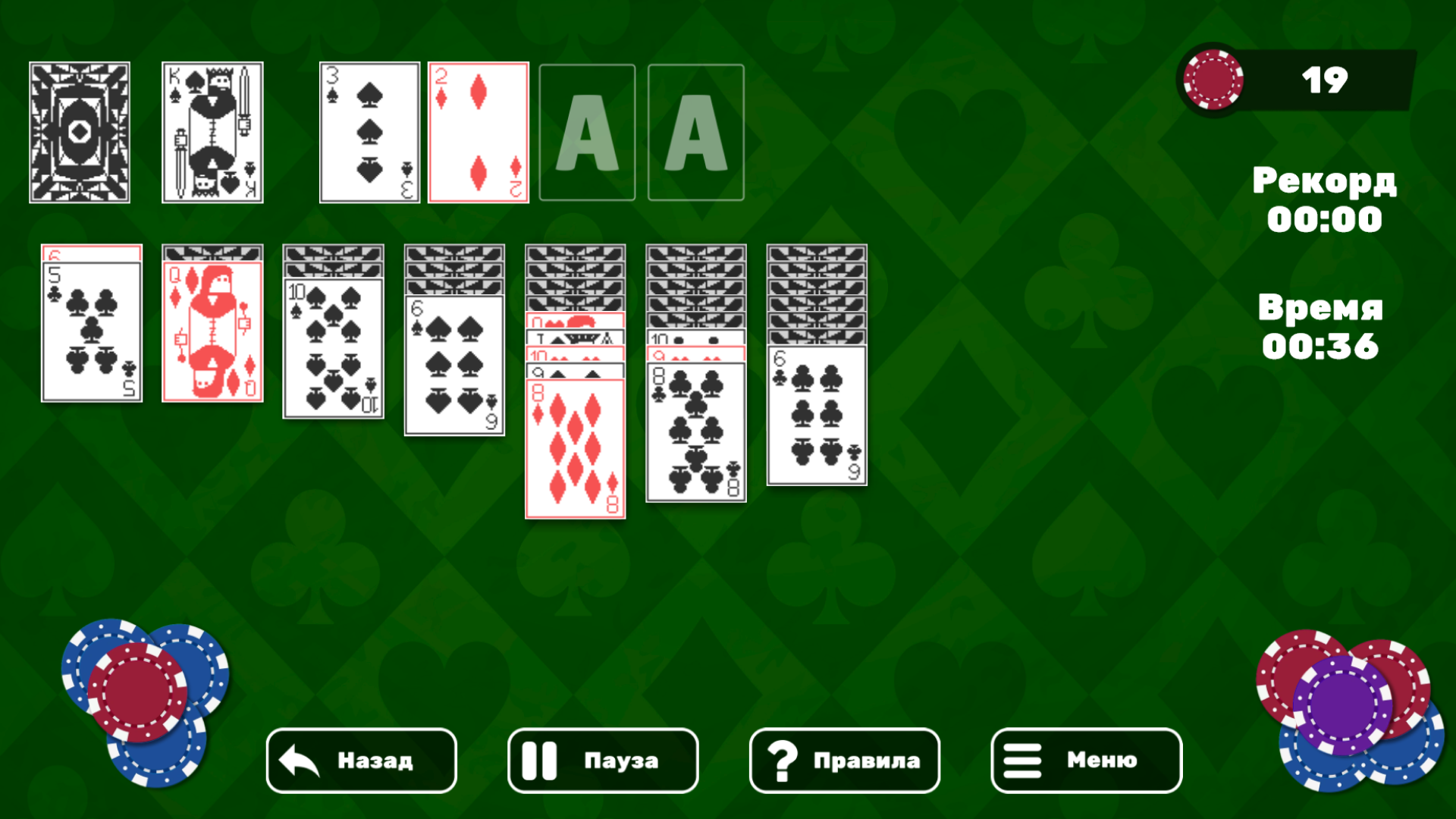Click the 8 of Diamonds tableau card
1456x819 pixels.
click(575, 447)
